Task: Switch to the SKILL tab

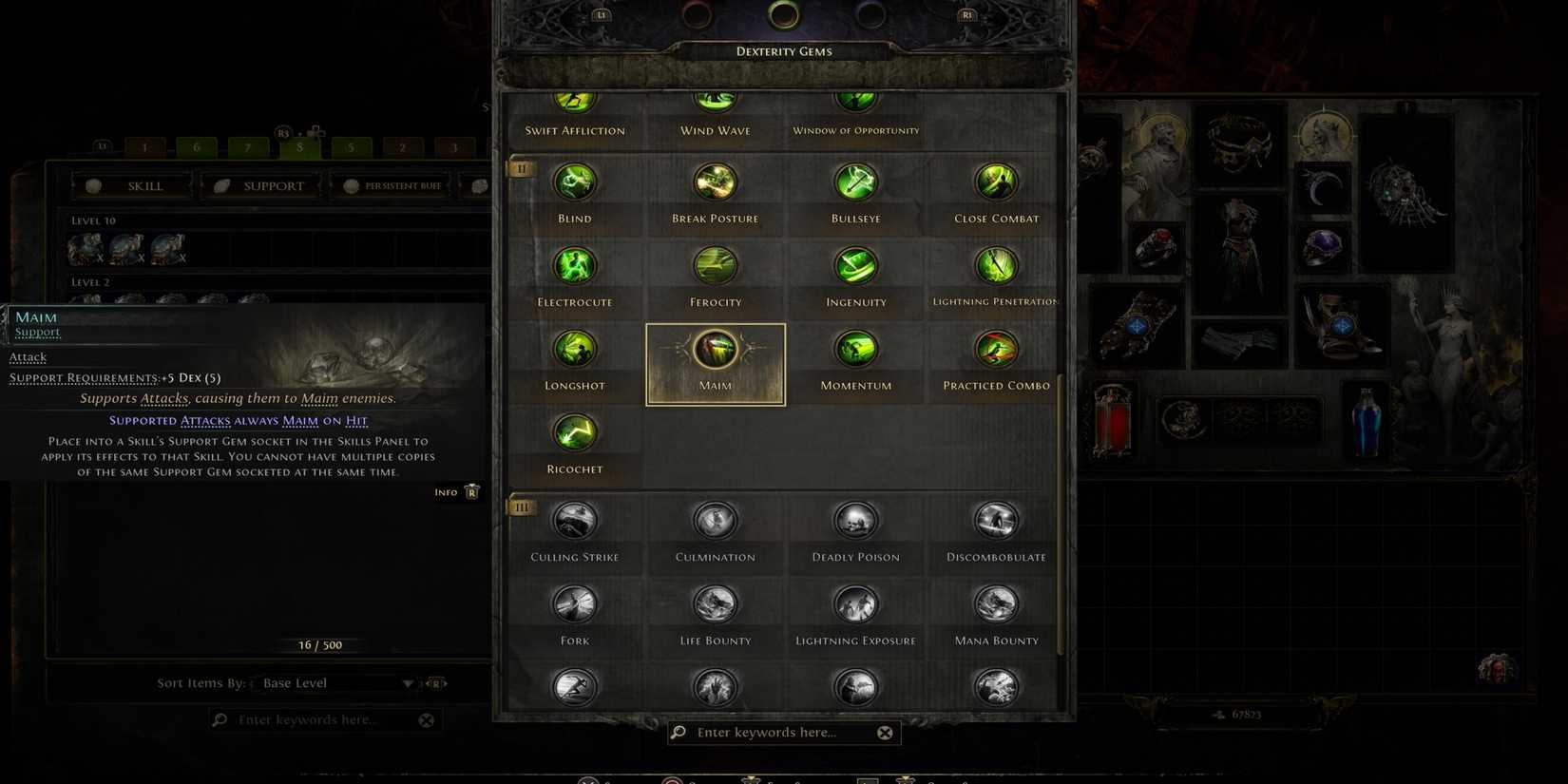Action: click(x=132, y=185)
